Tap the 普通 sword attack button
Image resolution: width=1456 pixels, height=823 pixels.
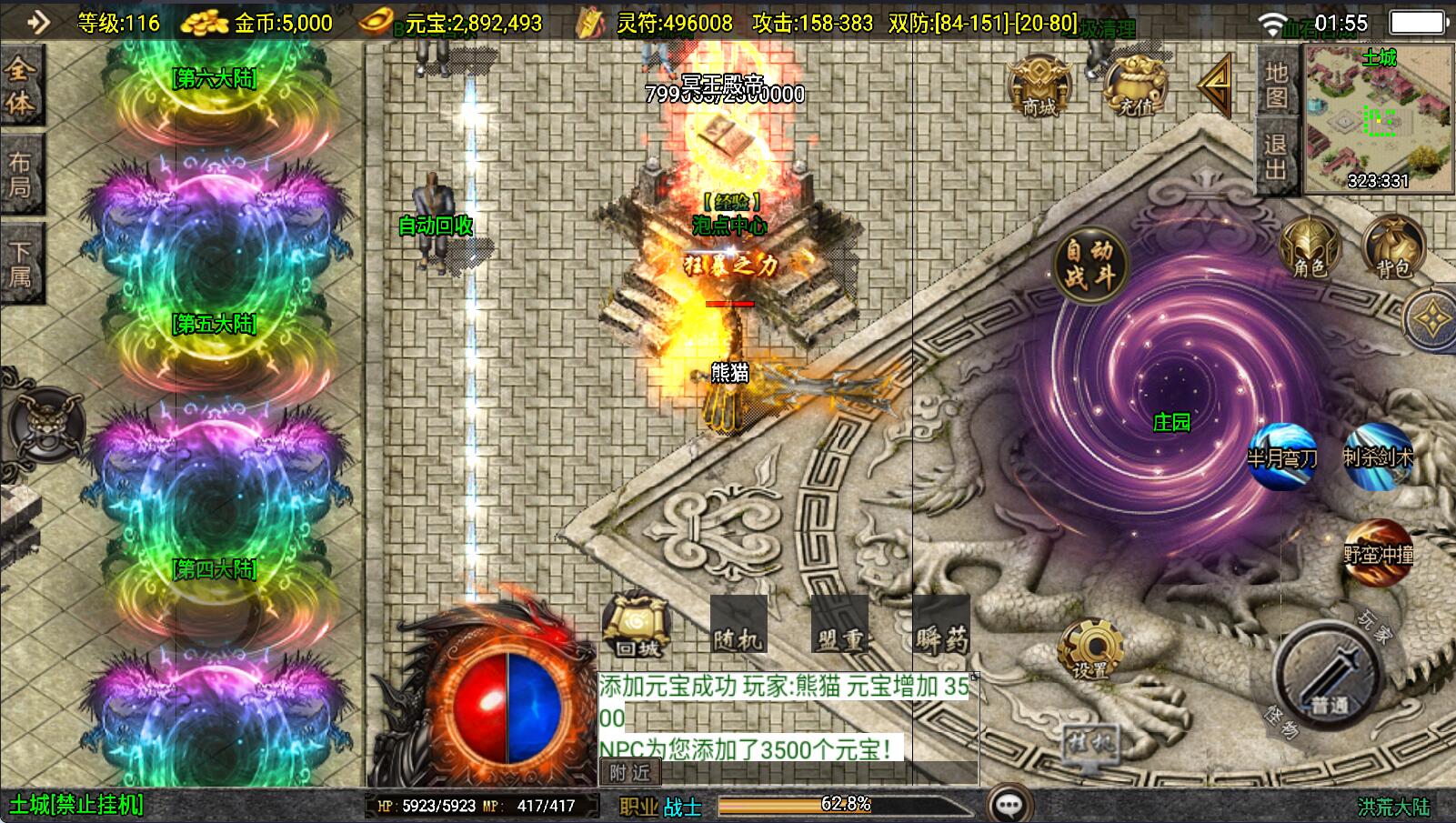click(1329, 677)
